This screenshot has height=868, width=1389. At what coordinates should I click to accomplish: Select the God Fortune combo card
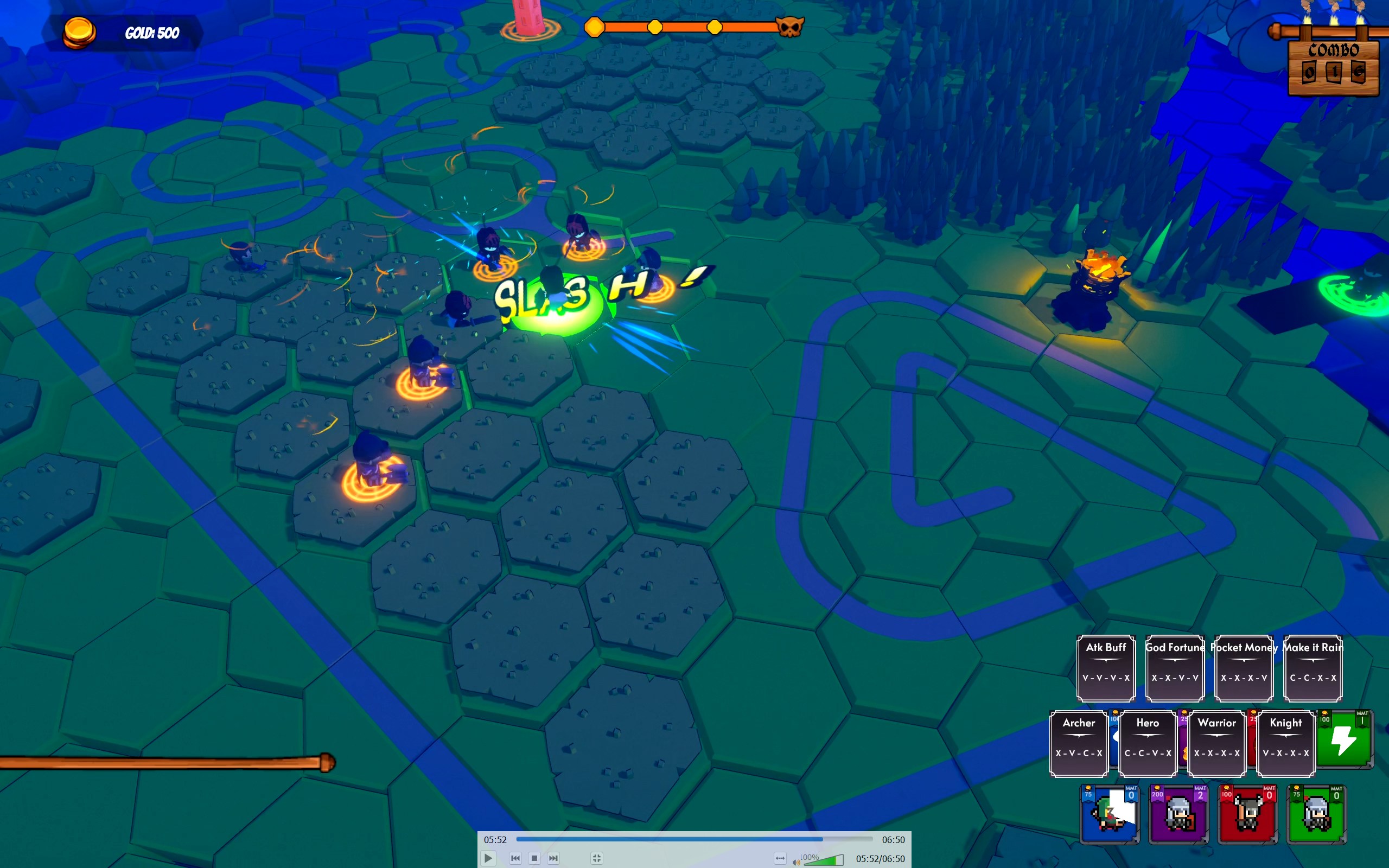[1175, 668]
